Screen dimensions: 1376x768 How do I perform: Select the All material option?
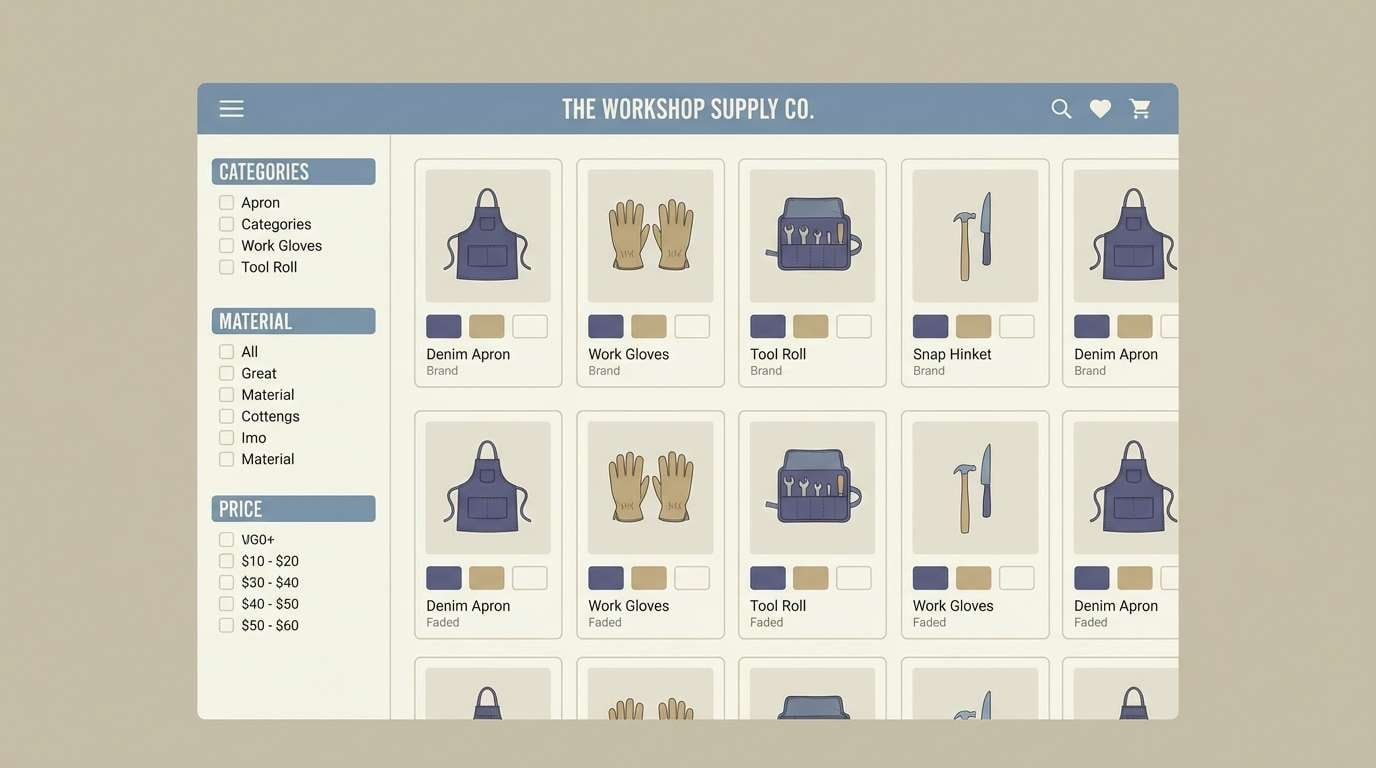[225, 351]
